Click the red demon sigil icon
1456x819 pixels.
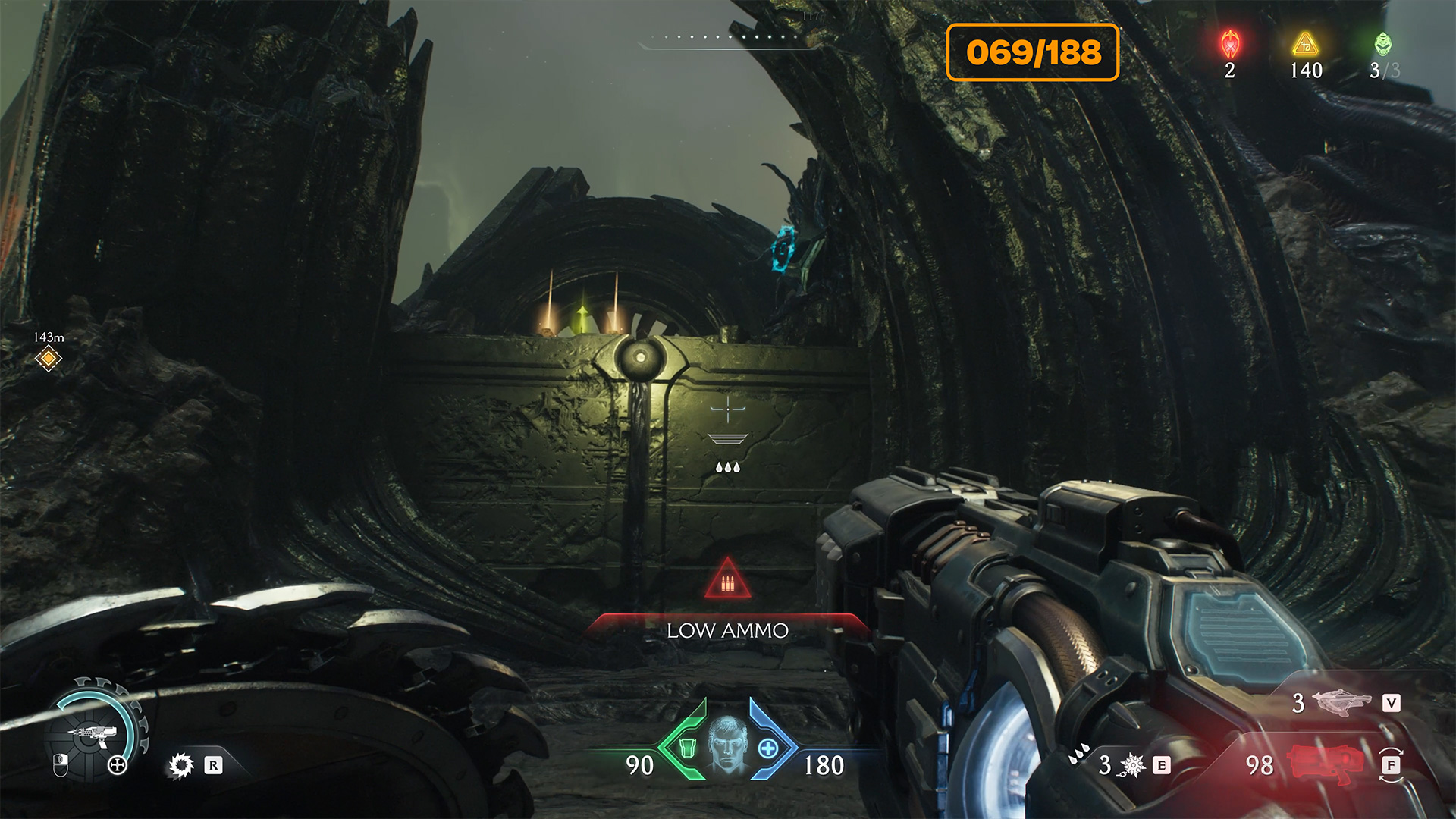point(1230,45)
